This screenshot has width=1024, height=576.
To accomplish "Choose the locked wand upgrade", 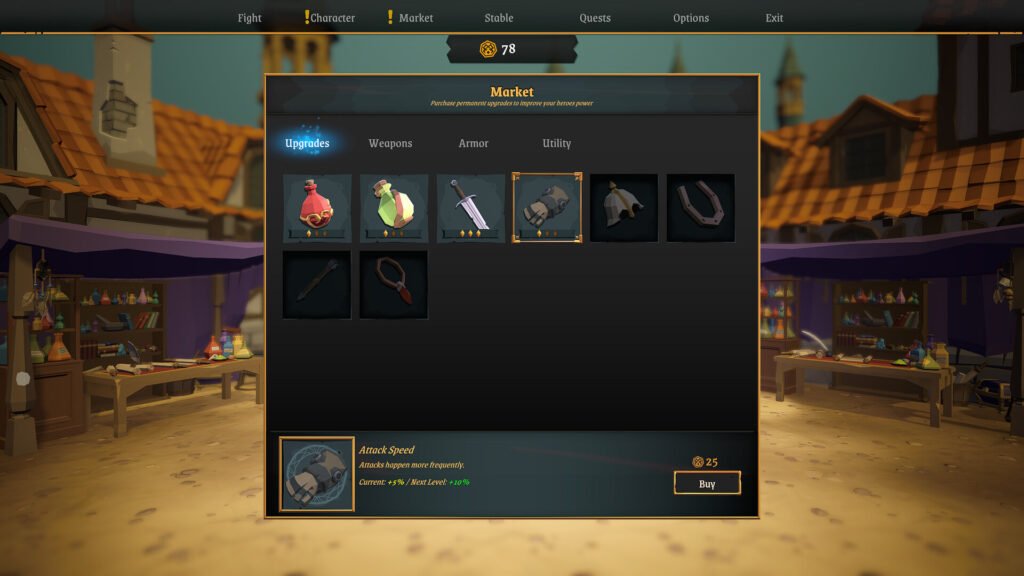I will click(x=317, y=285).
